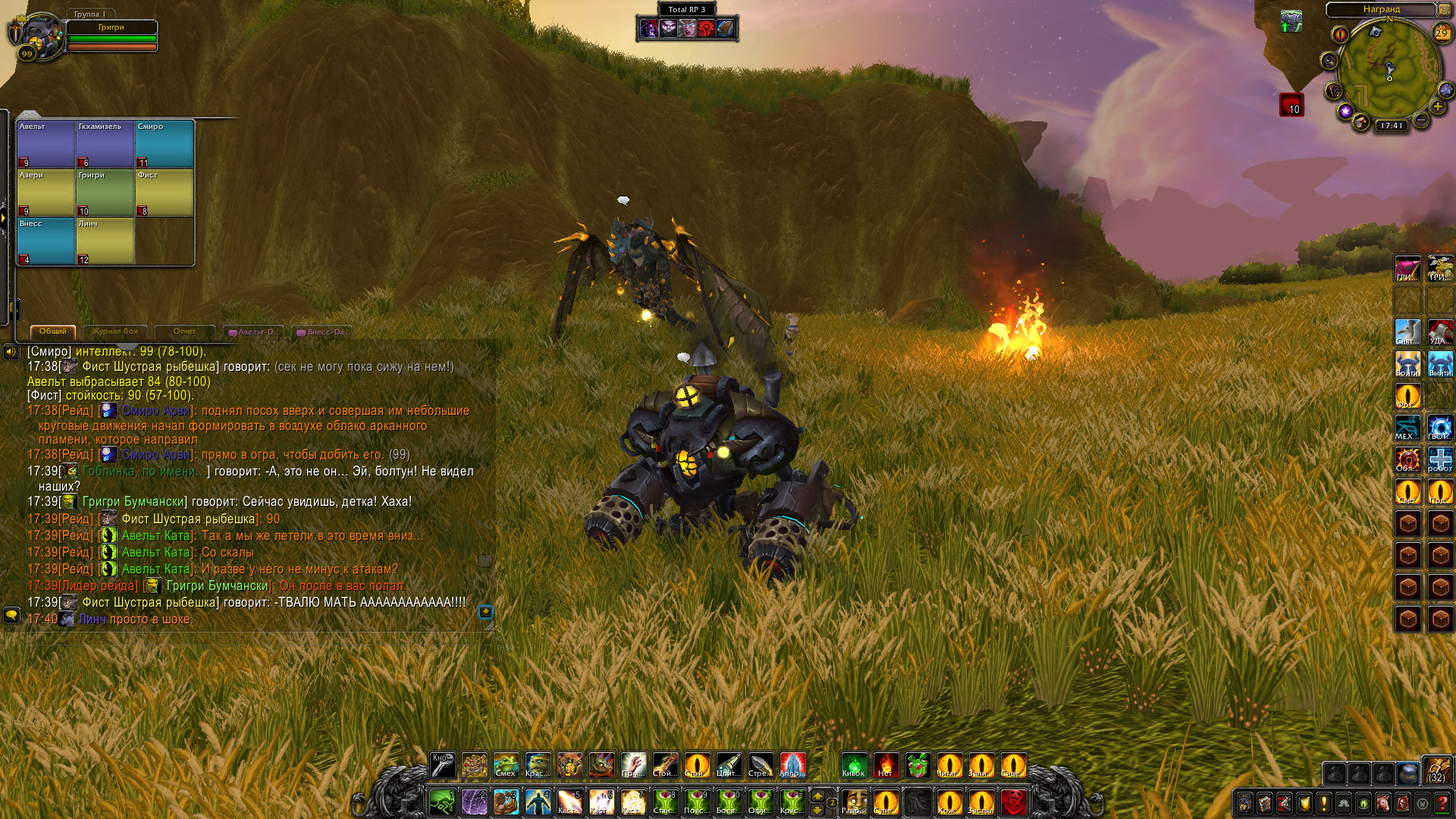The image size is (1456, 819).
Task: Choose Линч in the raid frame
Action: tap(105, 241)
